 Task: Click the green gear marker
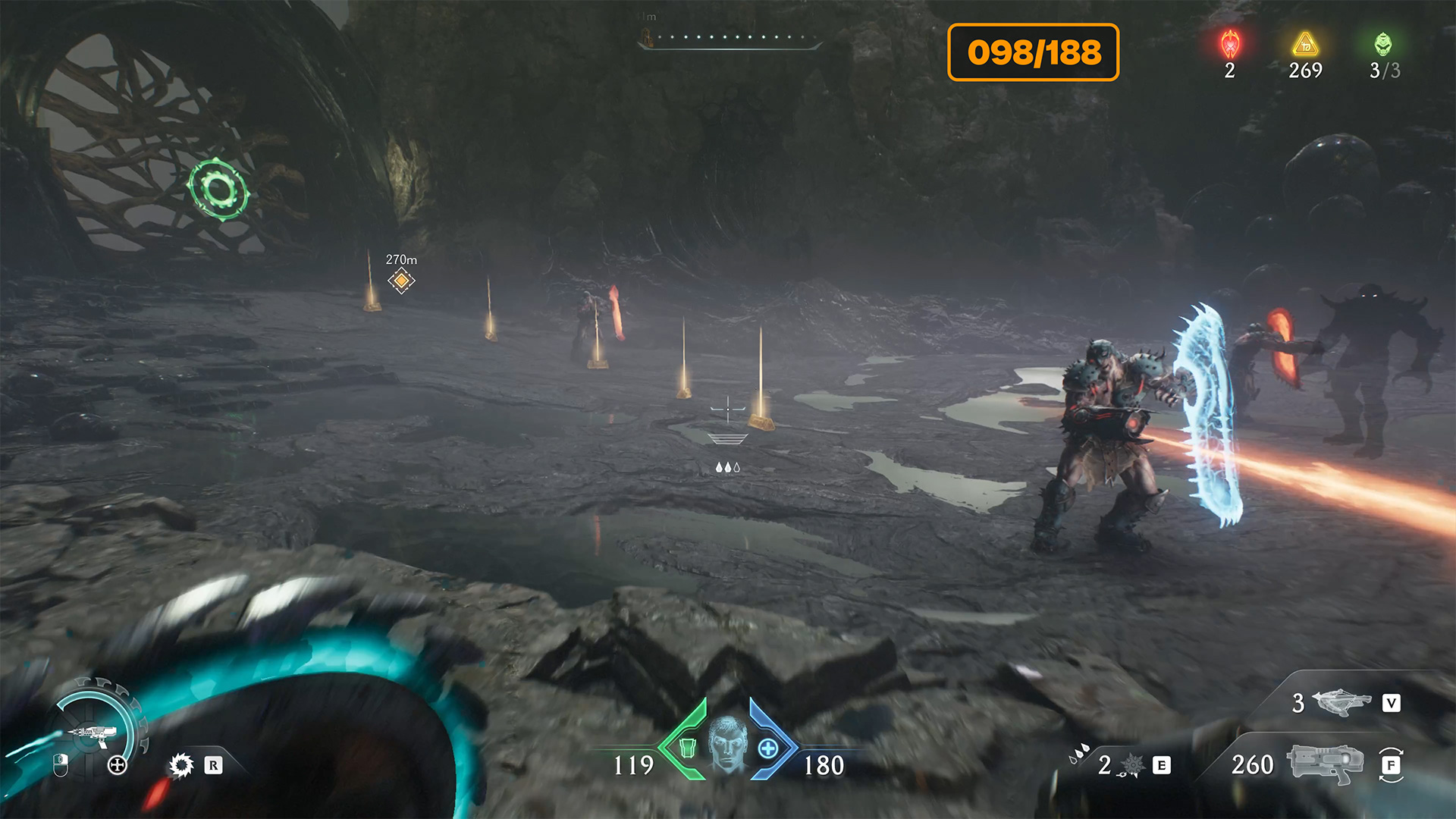click(218, 190)
